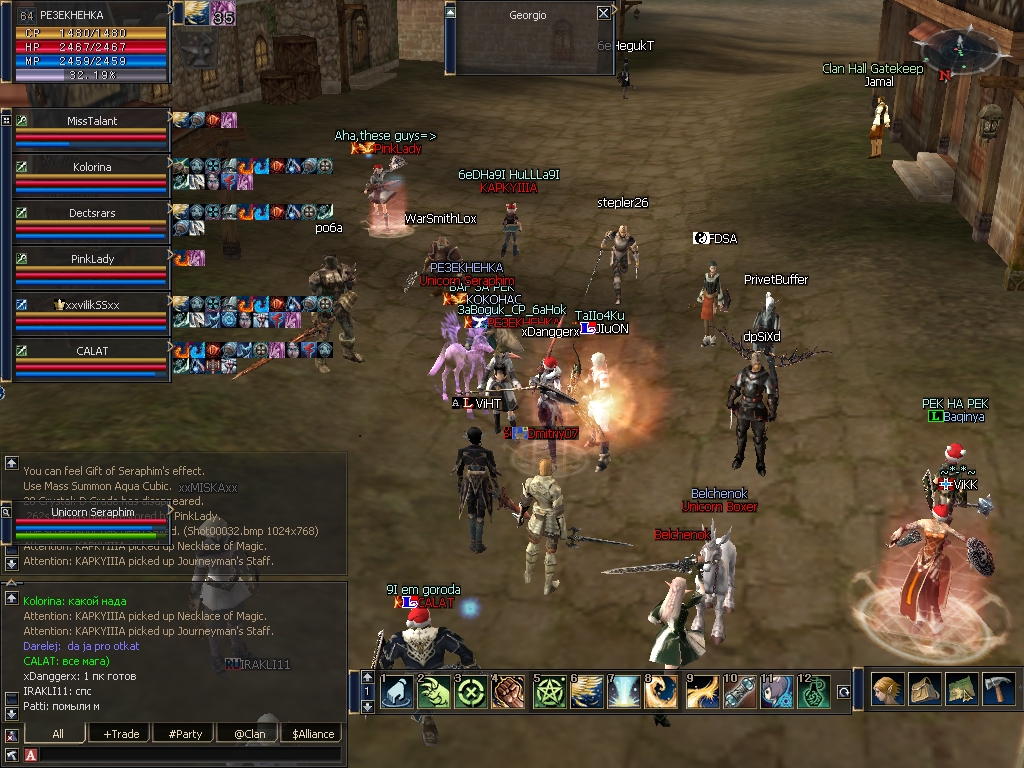Select the All chat tab
The width and height of the screenshot is (1024, 768).
58,734
